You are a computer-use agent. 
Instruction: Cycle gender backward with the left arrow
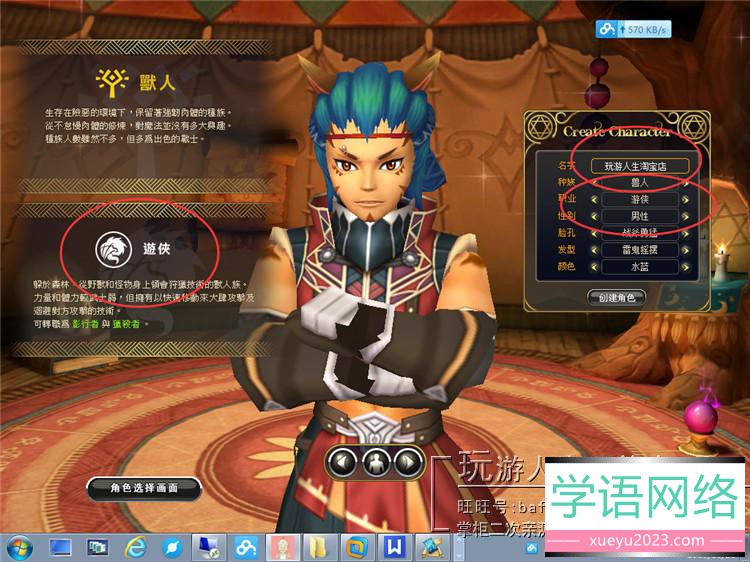[x=595, y=215]
